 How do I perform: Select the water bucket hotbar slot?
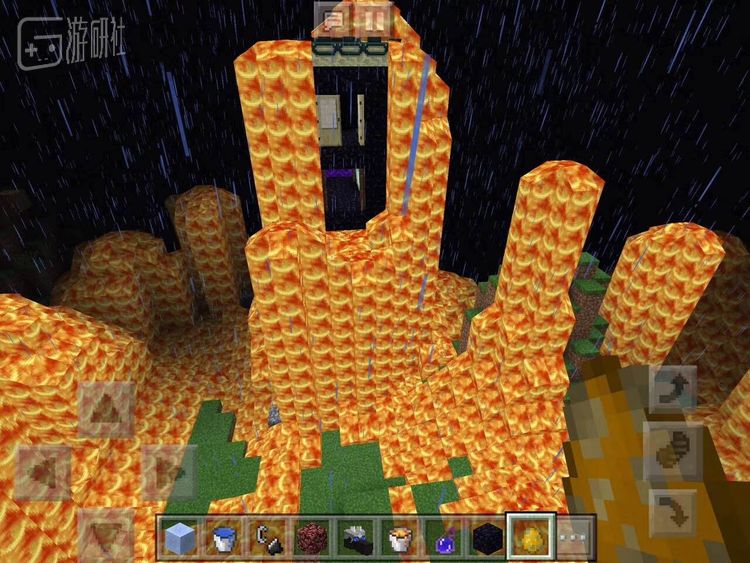tap(222, 538)
